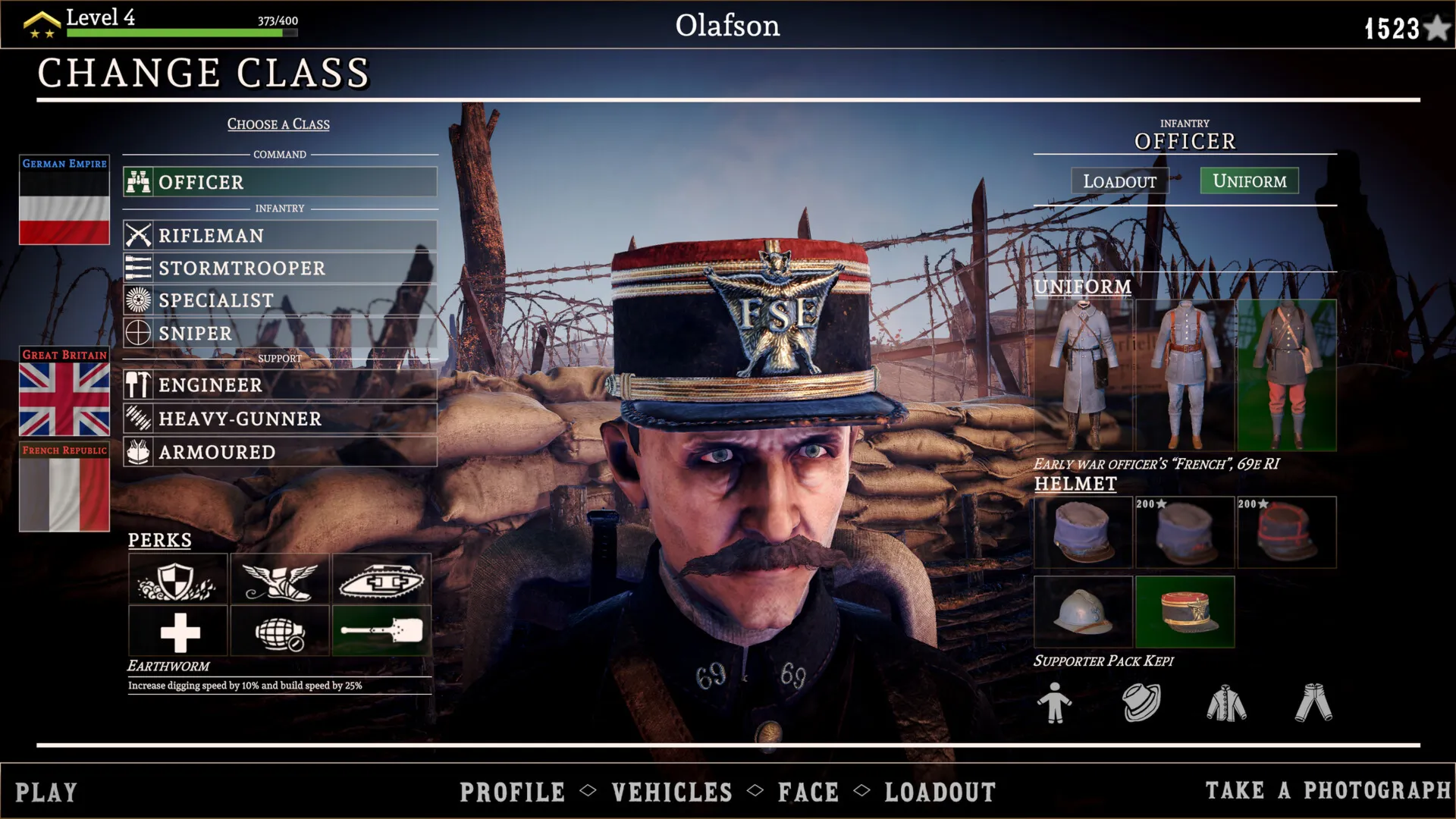Click the Play button
1456x819 pixels.
46,792
